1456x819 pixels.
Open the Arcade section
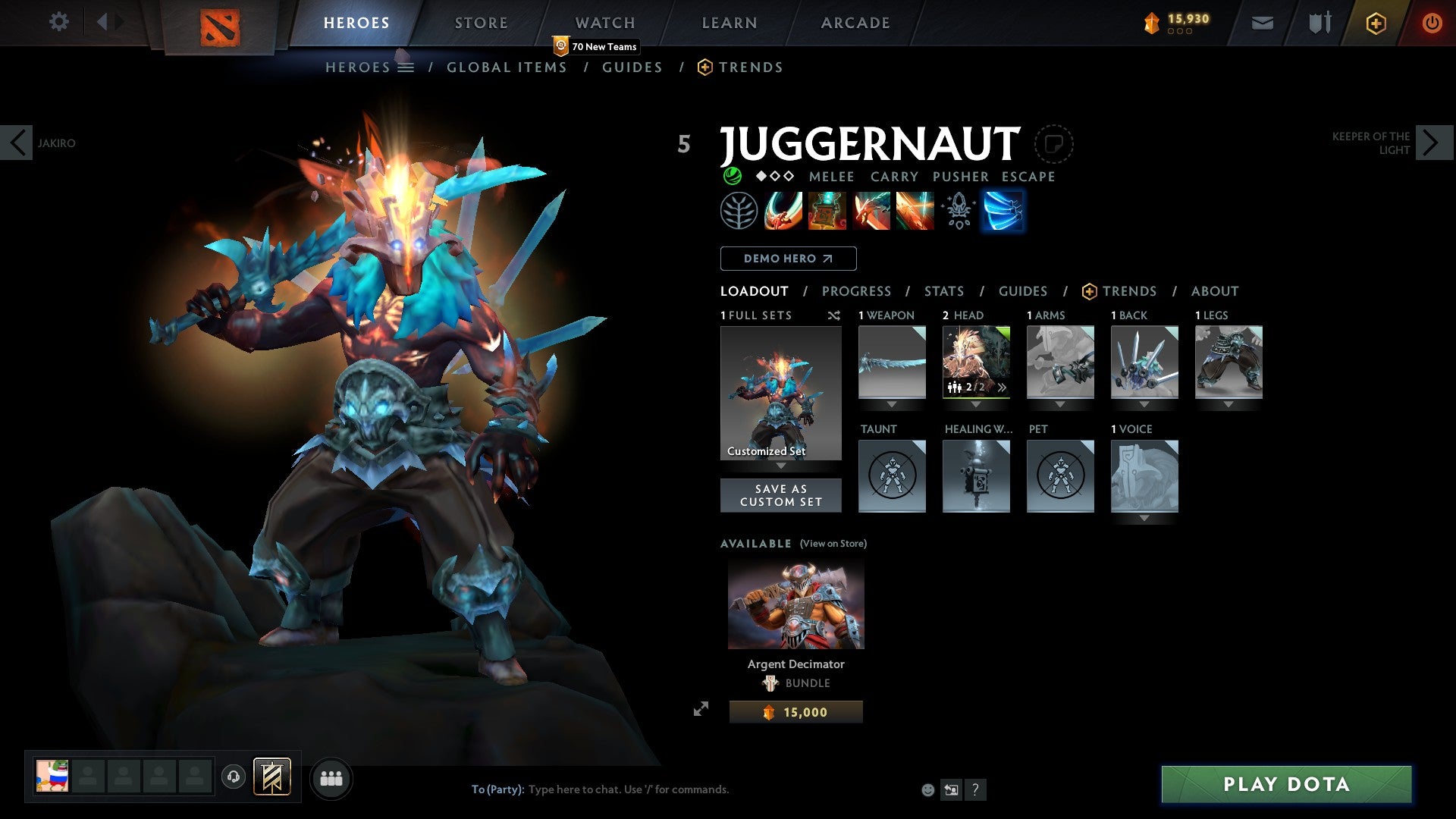pyautogui.click(x=855, y=23)
